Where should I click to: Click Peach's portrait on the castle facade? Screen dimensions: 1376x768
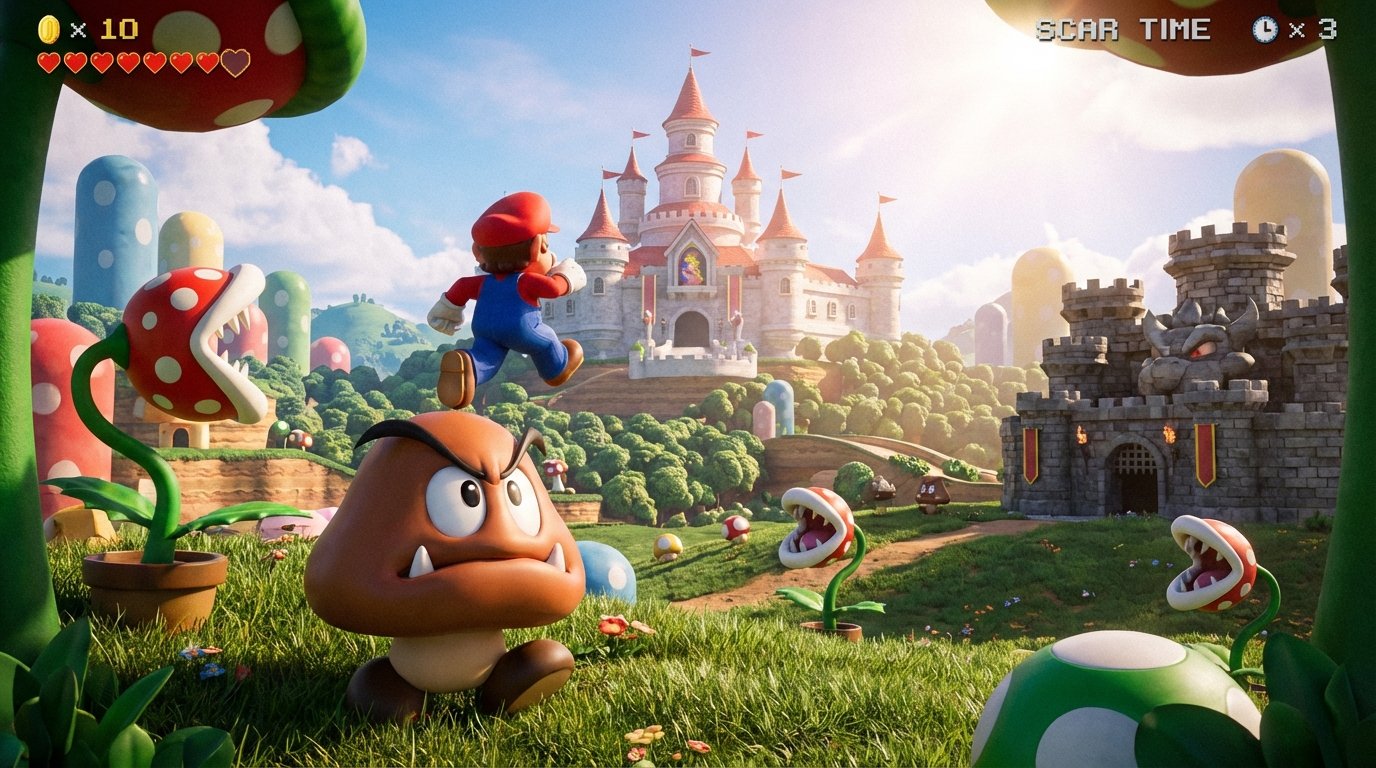pos(694,265)
